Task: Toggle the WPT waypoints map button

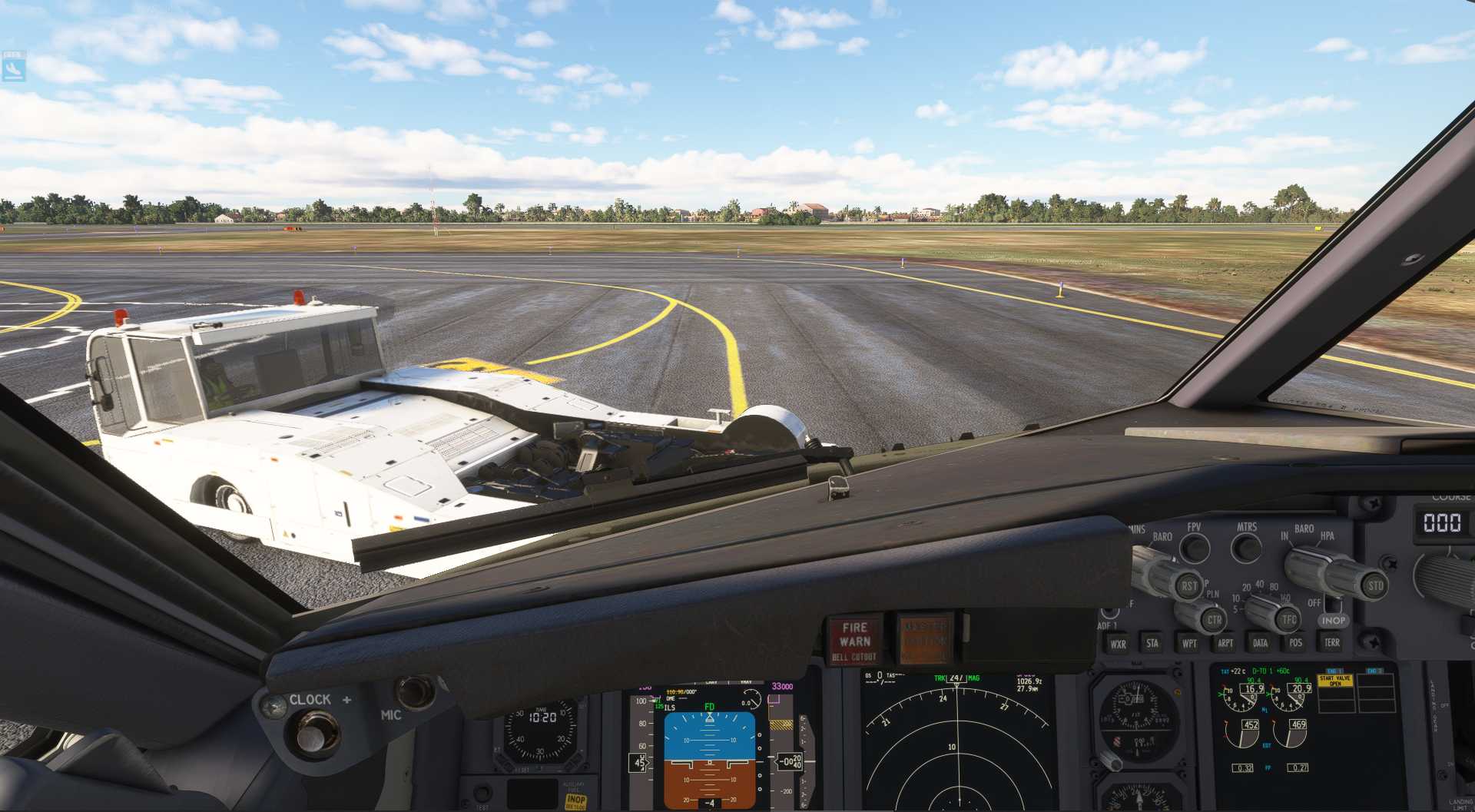Action: pyautogui.click(x=1189, y=643)
